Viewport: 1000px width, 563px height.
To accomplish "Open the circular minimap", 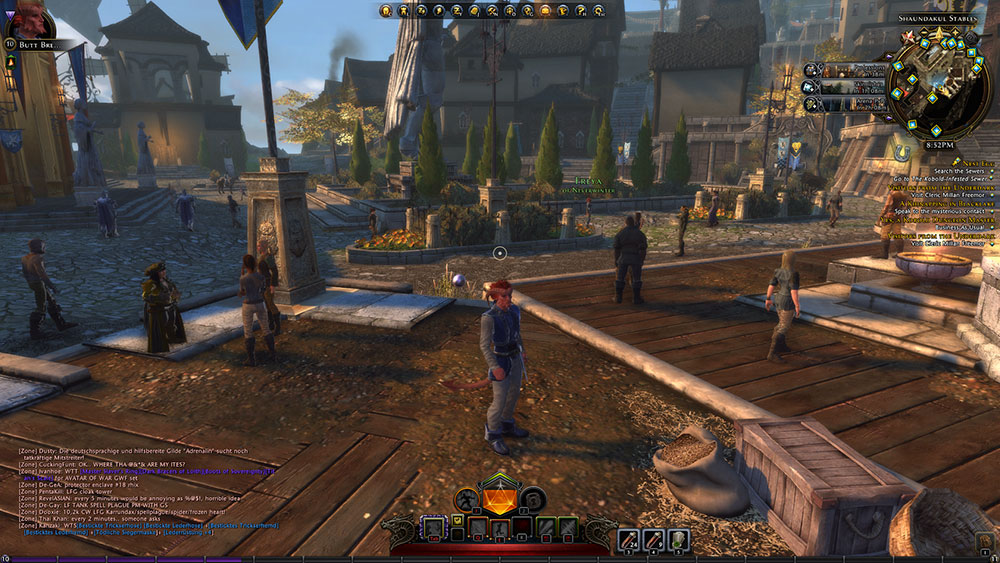I will point(938,92).
